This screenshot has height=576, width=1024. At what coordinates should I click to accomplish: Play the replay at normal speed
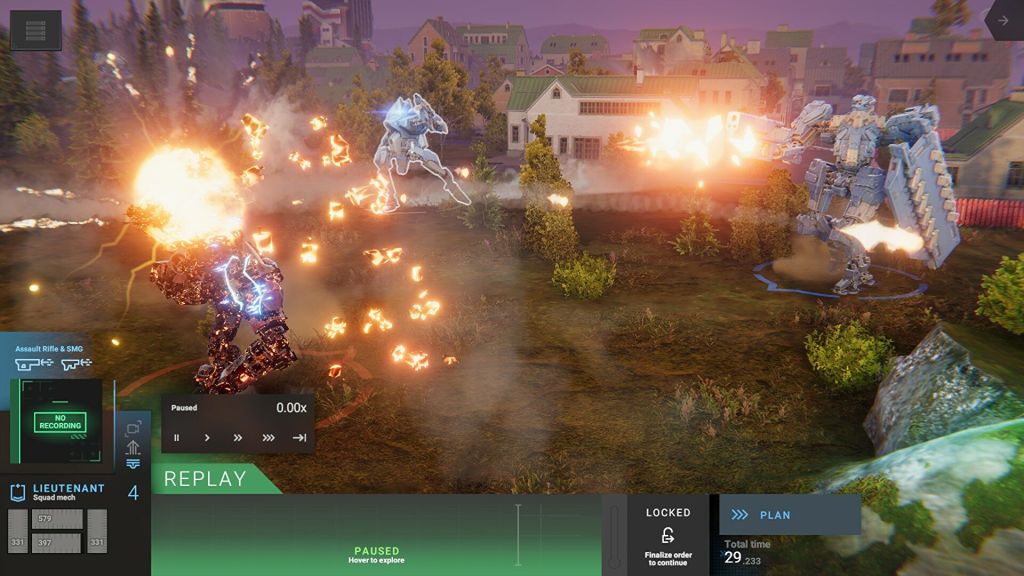(x=207, y=437)
